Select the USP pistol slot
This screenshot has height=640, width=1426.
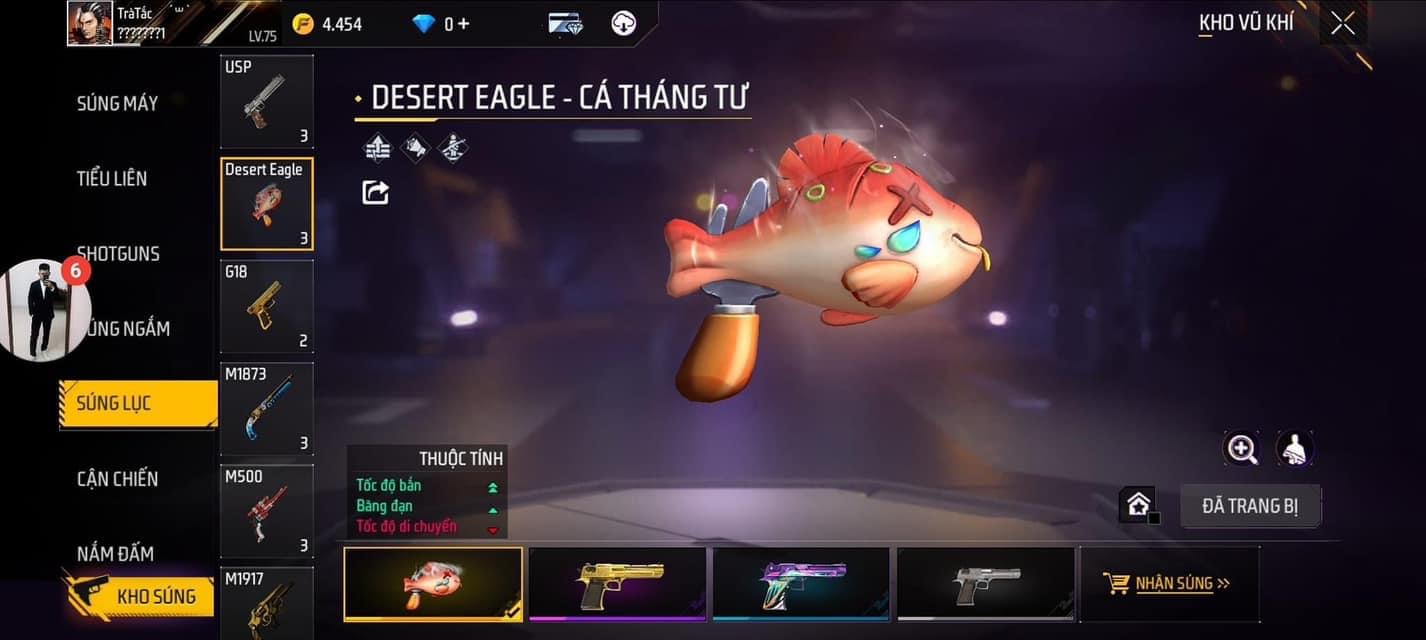(x=266, y=102)
